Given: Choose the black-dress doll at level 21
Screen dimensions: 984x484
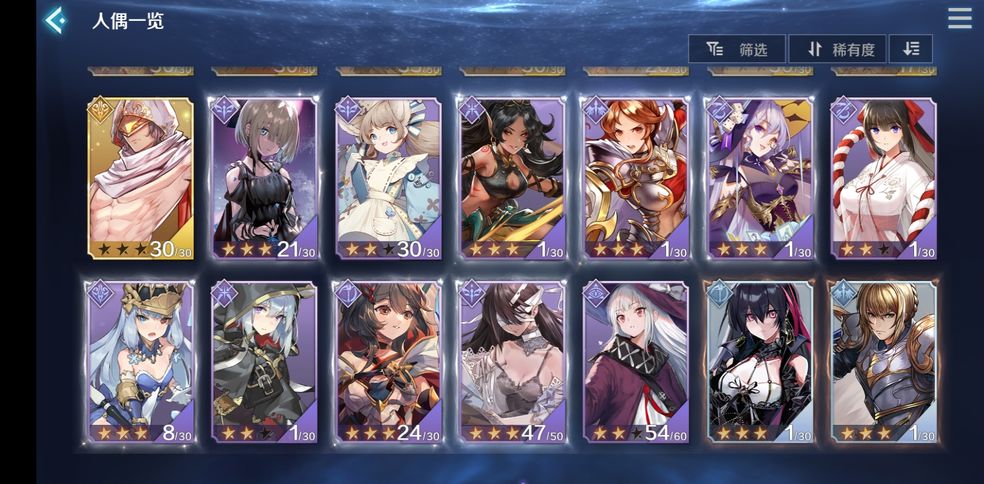Looking at the screenshot, I should 264,178.
